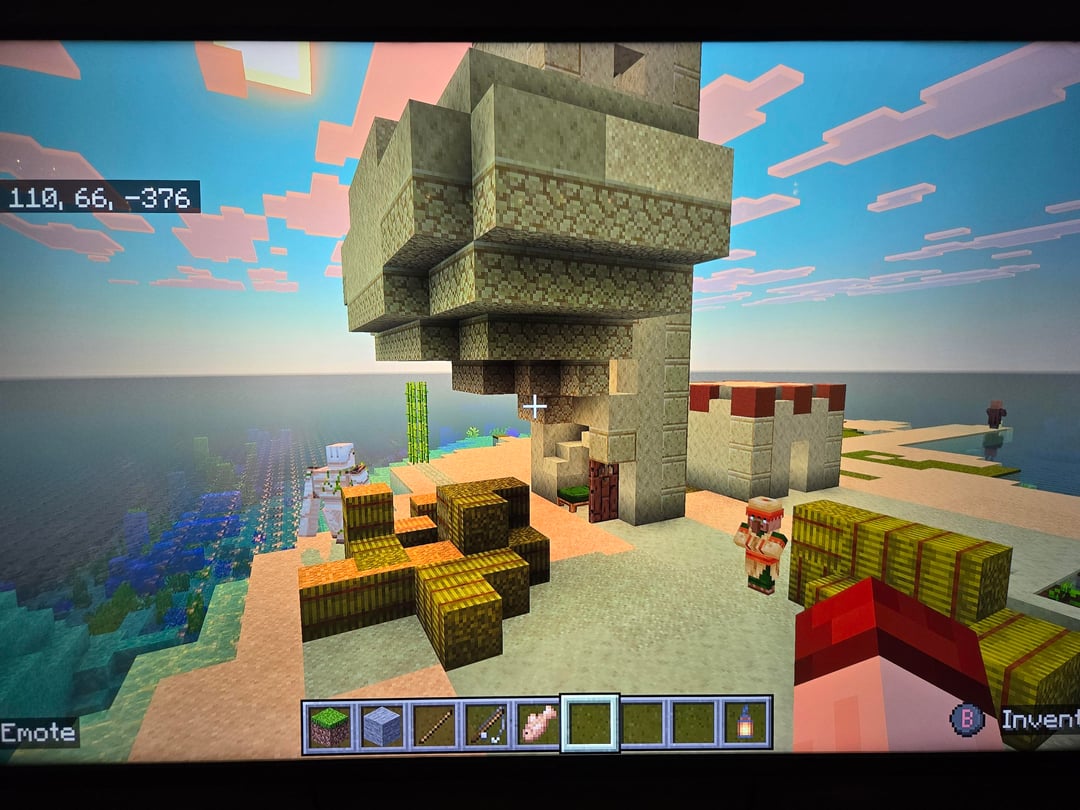
Task: Select the gray stone block slot
Action: pos(381,725)
